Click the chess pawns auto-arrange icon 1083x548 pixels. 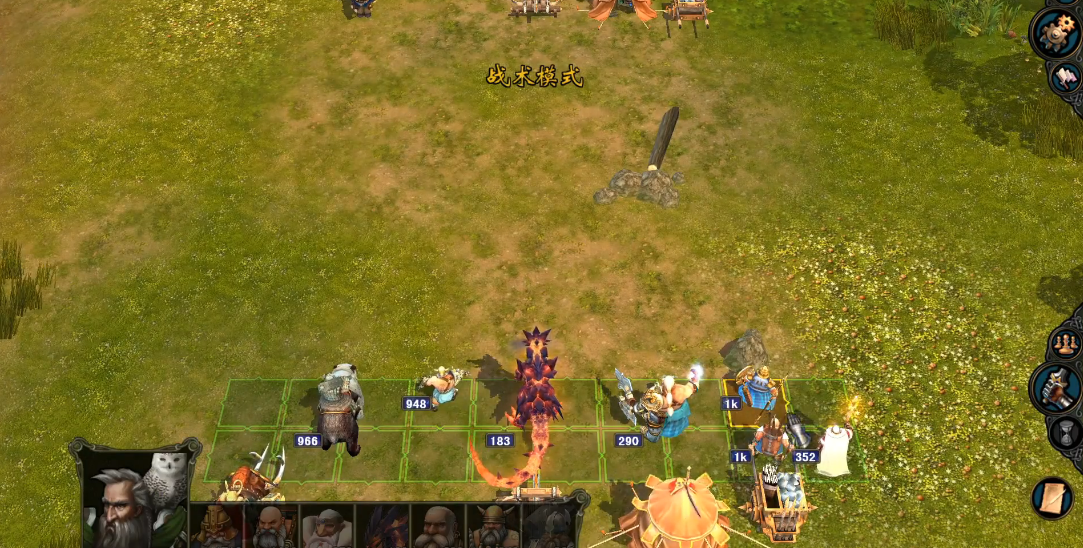click(x=1066, y=345)
